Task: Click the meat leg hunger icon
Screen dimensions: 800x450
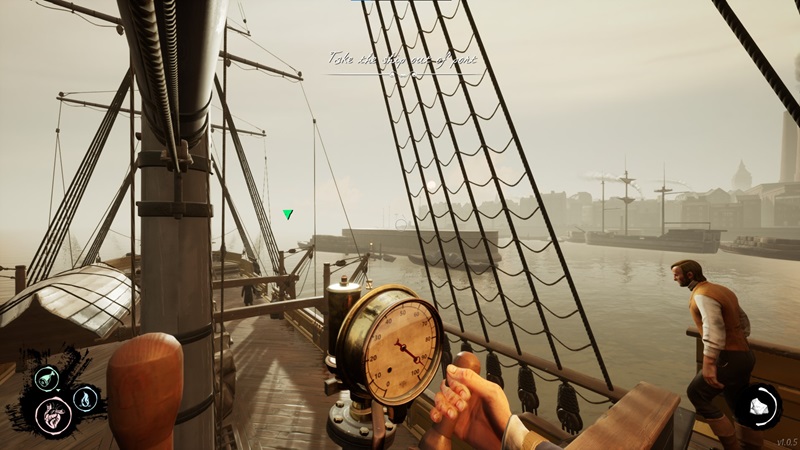Action: pyautogui.click(x=45, y=378)
